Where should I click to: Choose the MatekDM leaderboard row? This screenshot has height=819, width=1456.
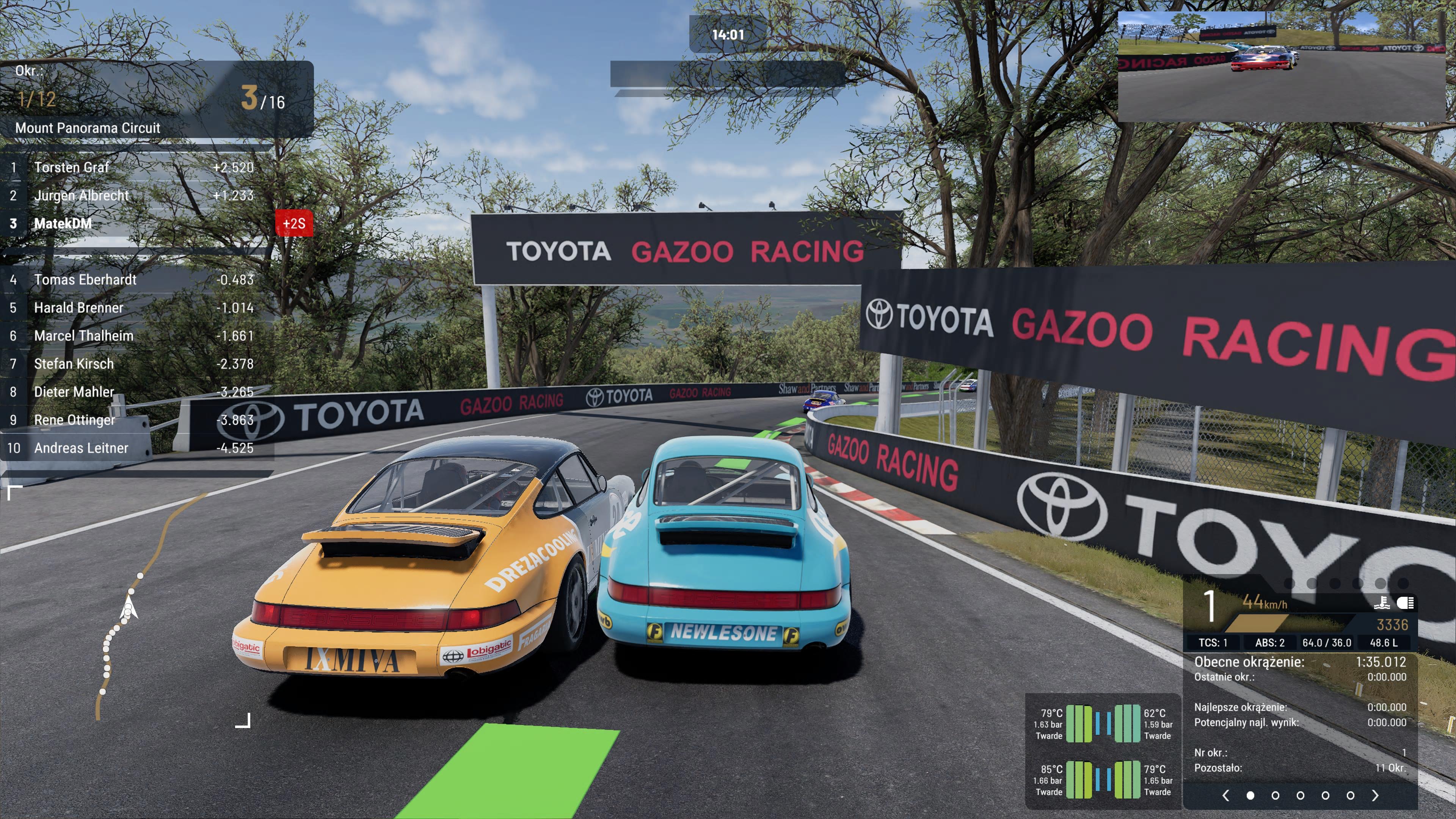point(63,223)
